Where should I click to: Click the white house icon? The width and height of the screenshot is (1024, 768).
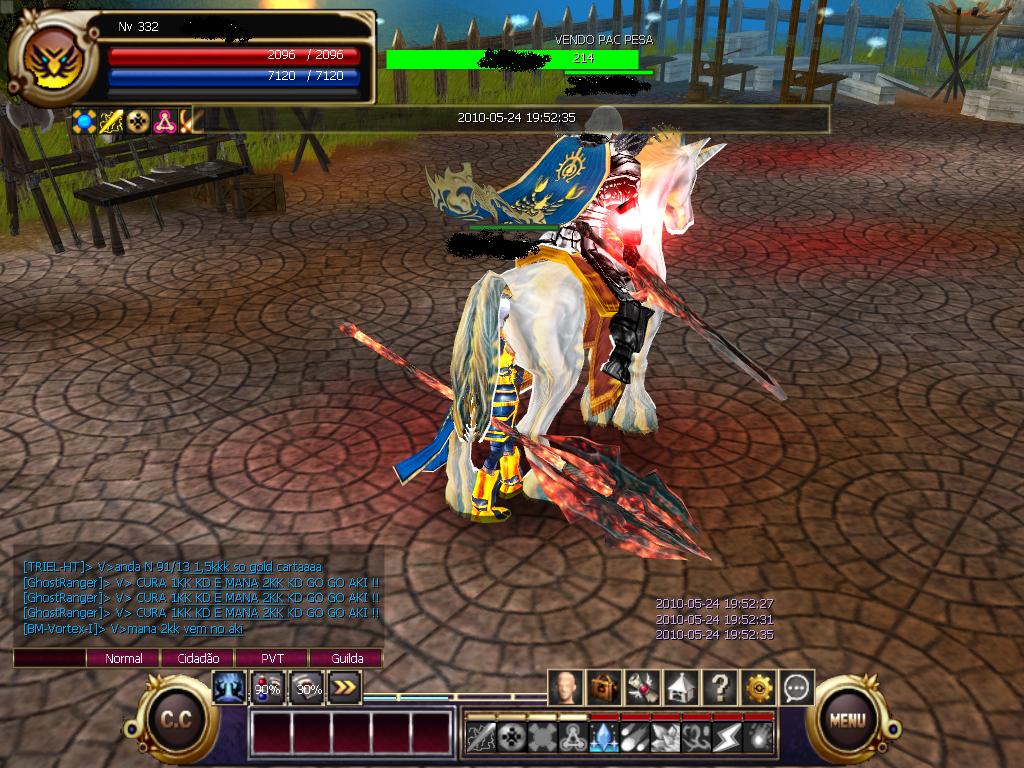click(681, 688)
